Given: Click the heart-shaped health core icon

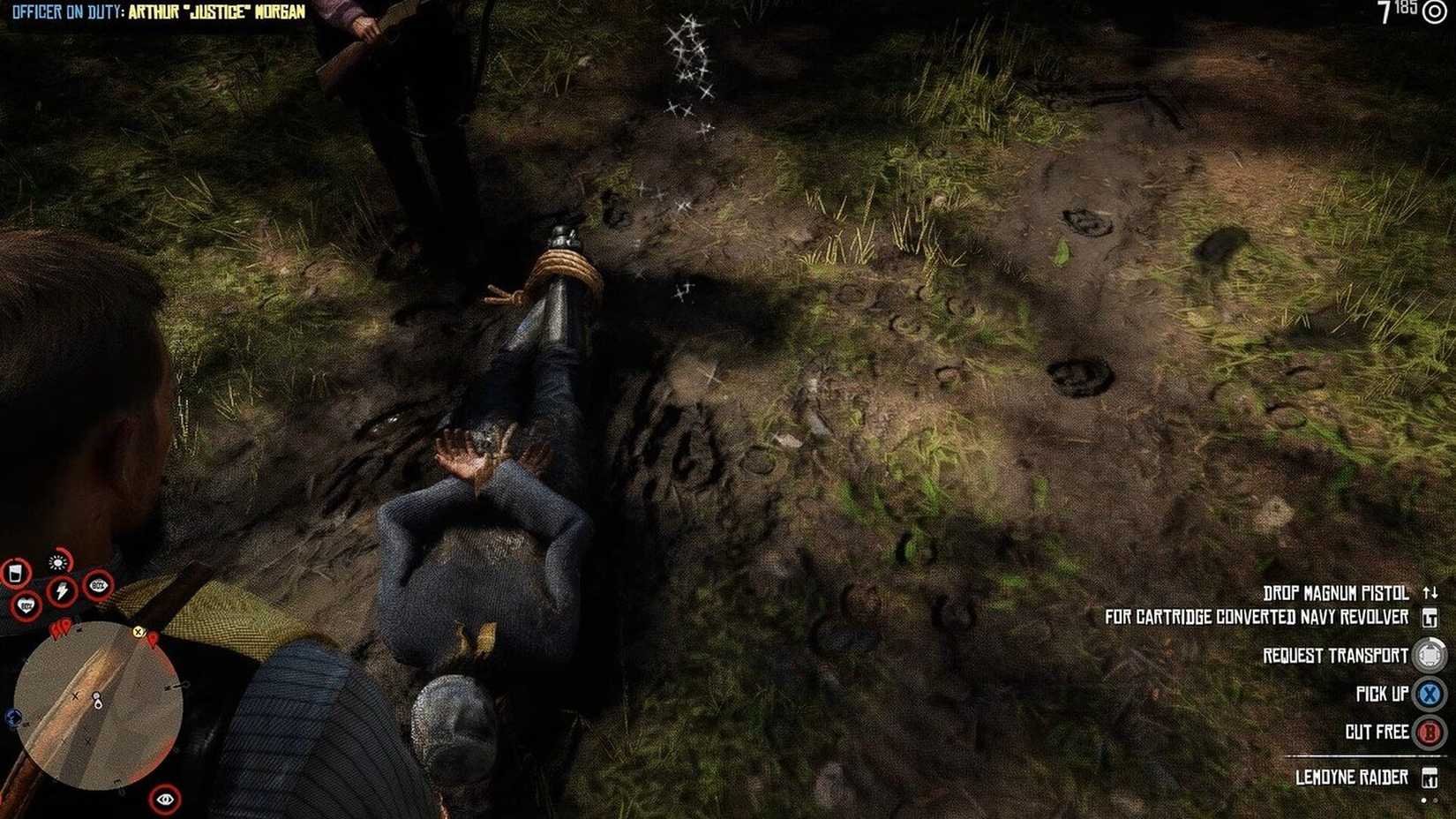Looking at the screenshot, I should pyautogui.click(x=26, y=605).
